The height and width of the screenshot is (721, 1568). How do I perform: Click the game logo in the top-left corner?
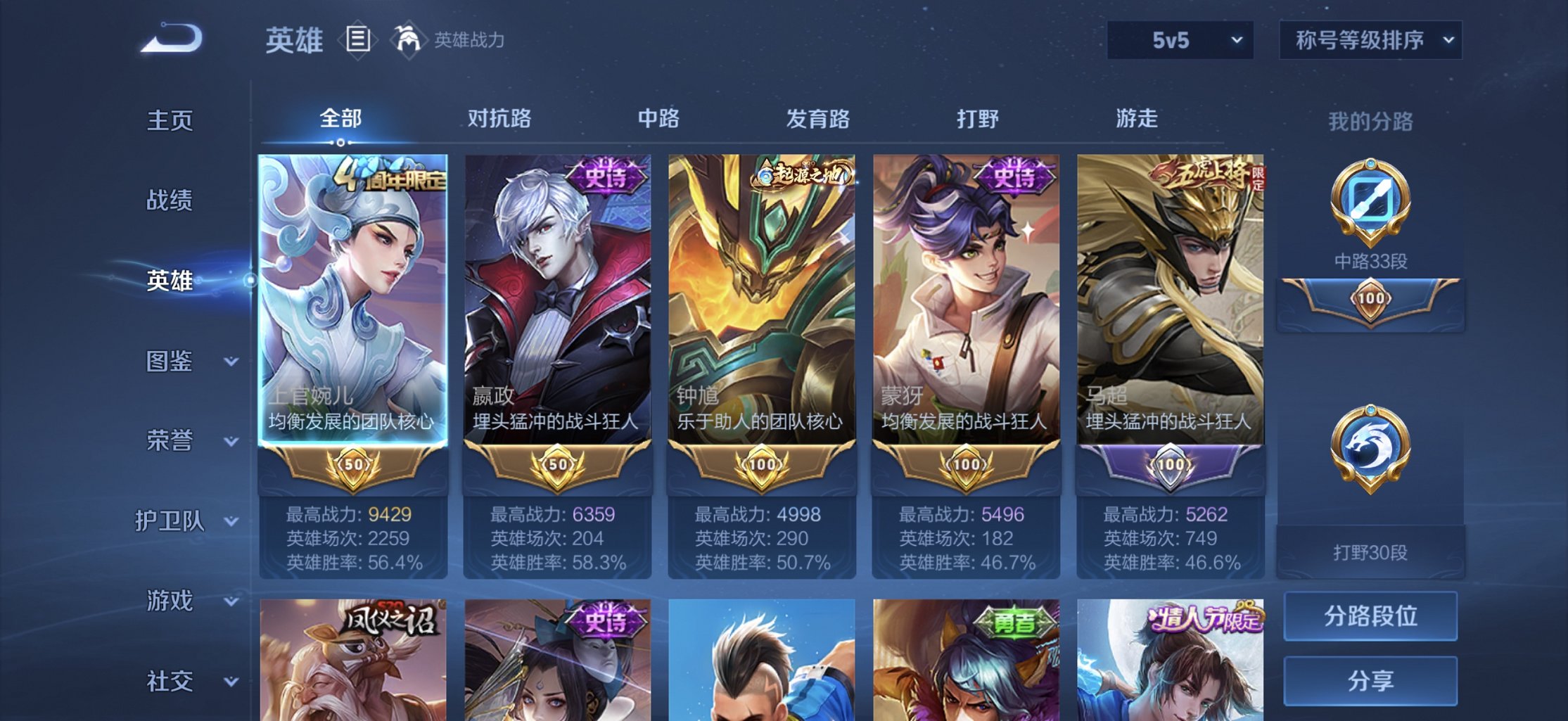(169, 39)
